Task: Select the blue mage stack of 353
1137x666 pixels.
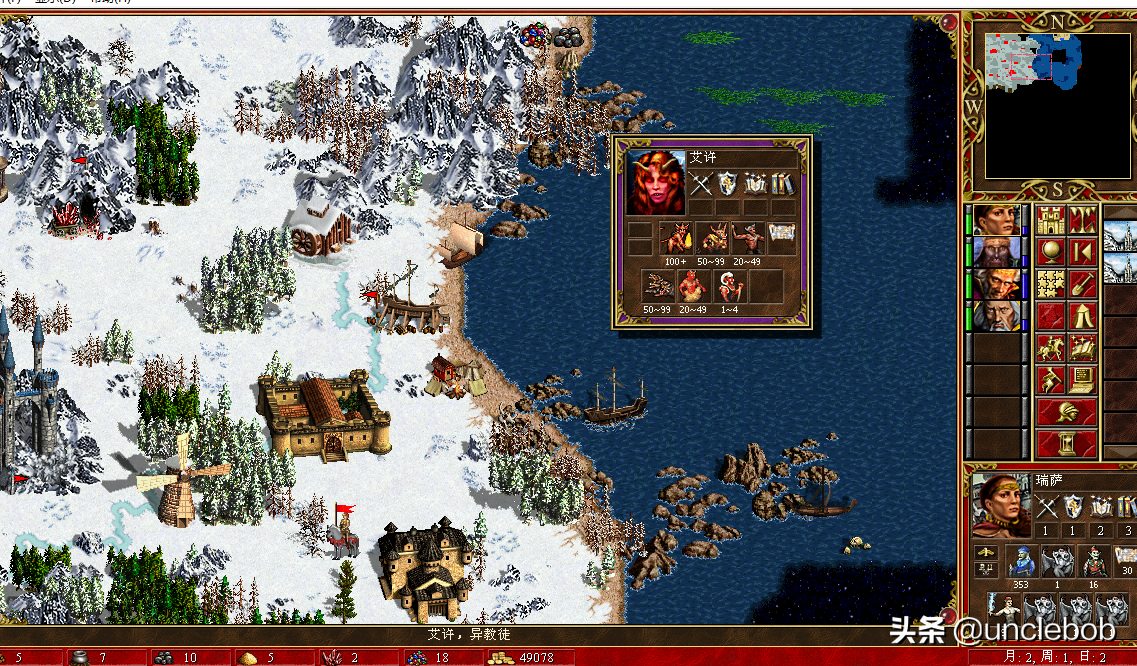Action: pos(1021,562)
